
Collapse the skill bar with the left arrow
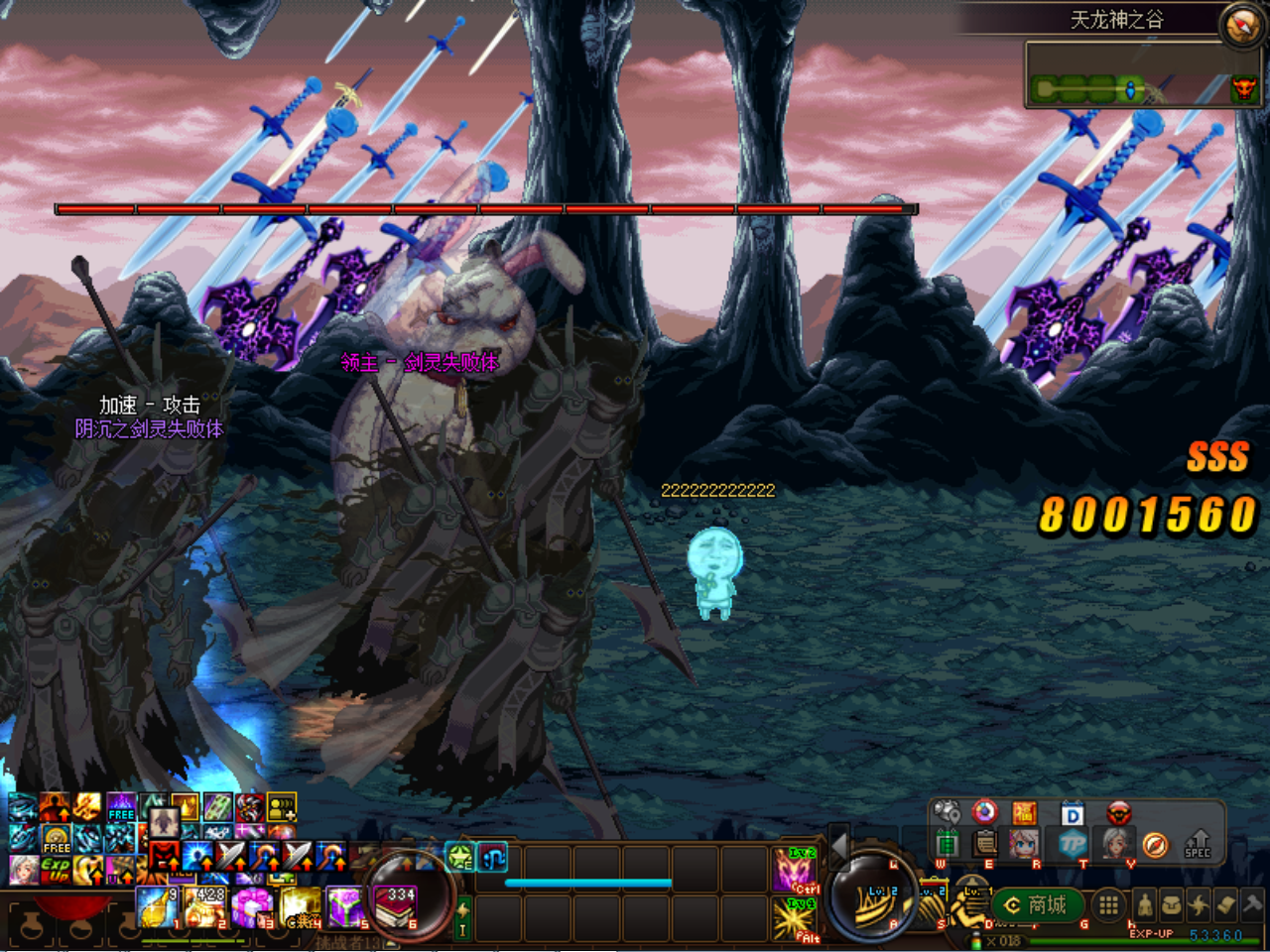pos(839,846)
